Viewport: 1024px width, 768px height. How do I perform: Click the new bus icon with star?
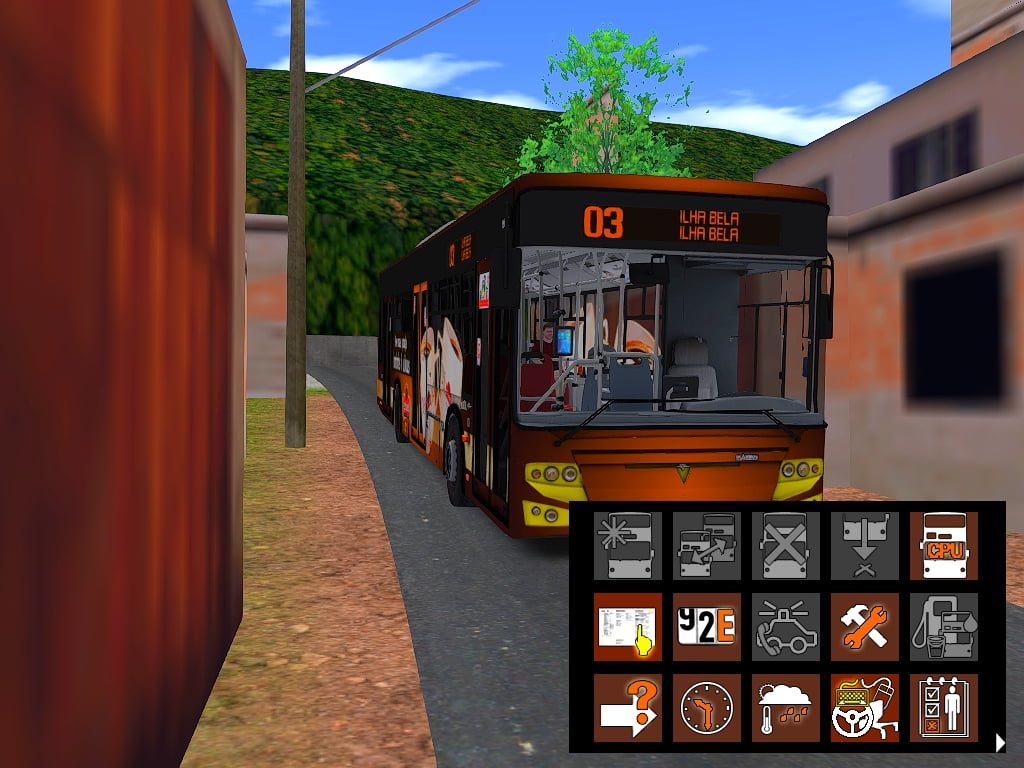(627, 546)
